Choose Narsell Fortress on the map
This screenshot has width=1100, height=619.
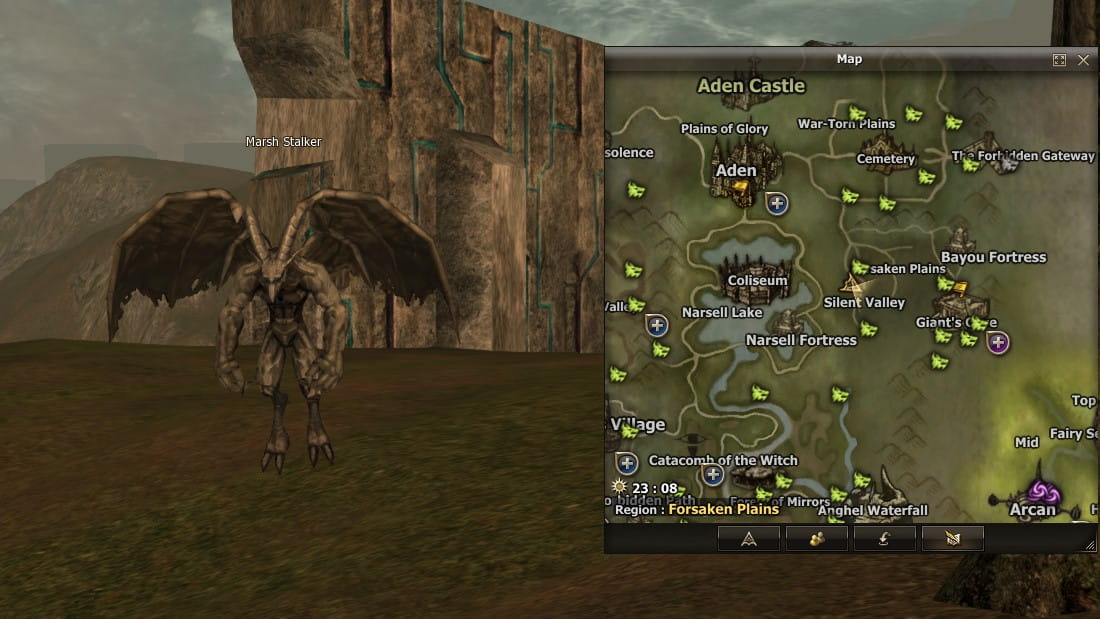pos(801,340)
